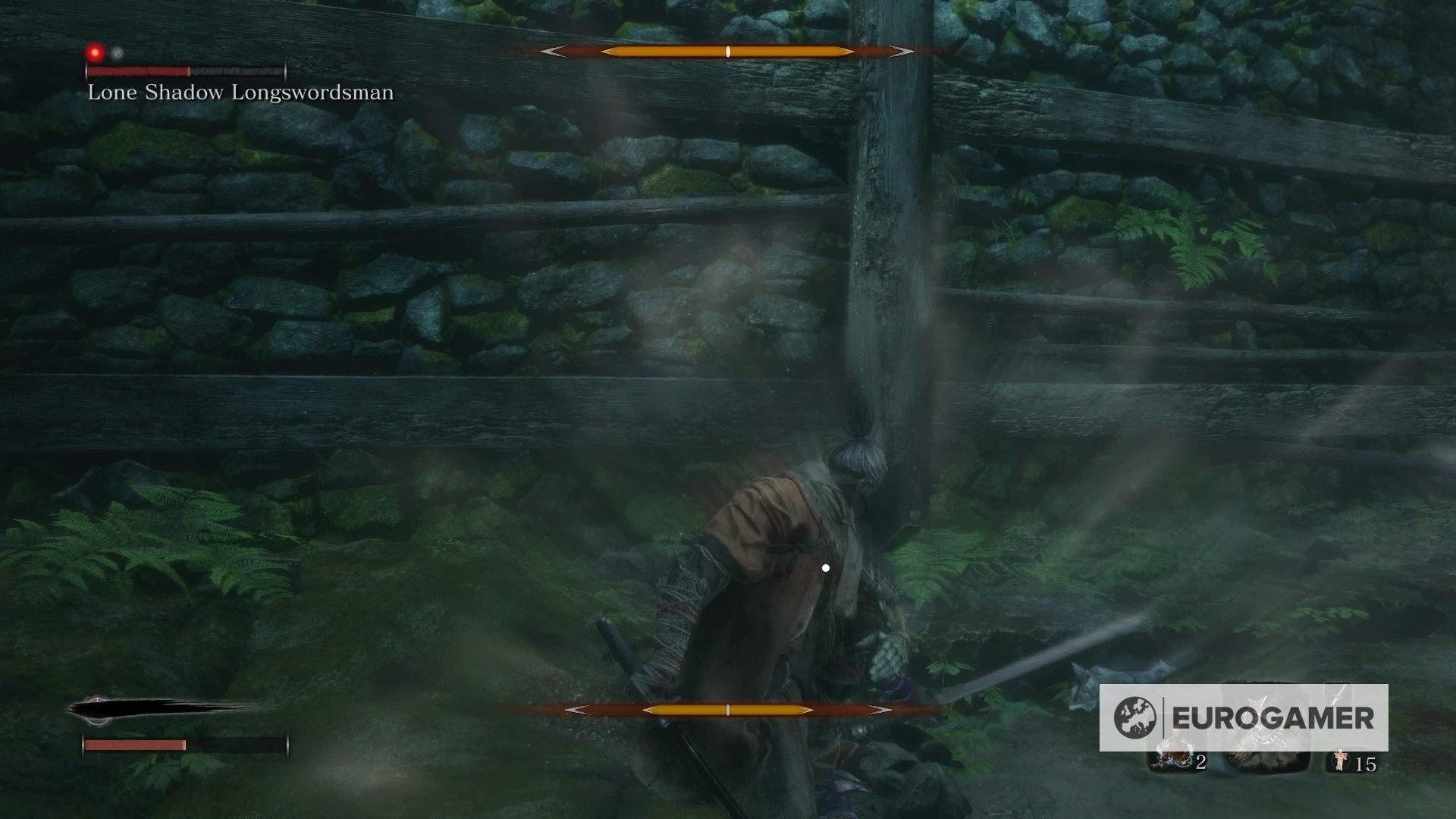
Task: Toggle the filled deathblow node above boss bar
Action: tap(95, 52)
